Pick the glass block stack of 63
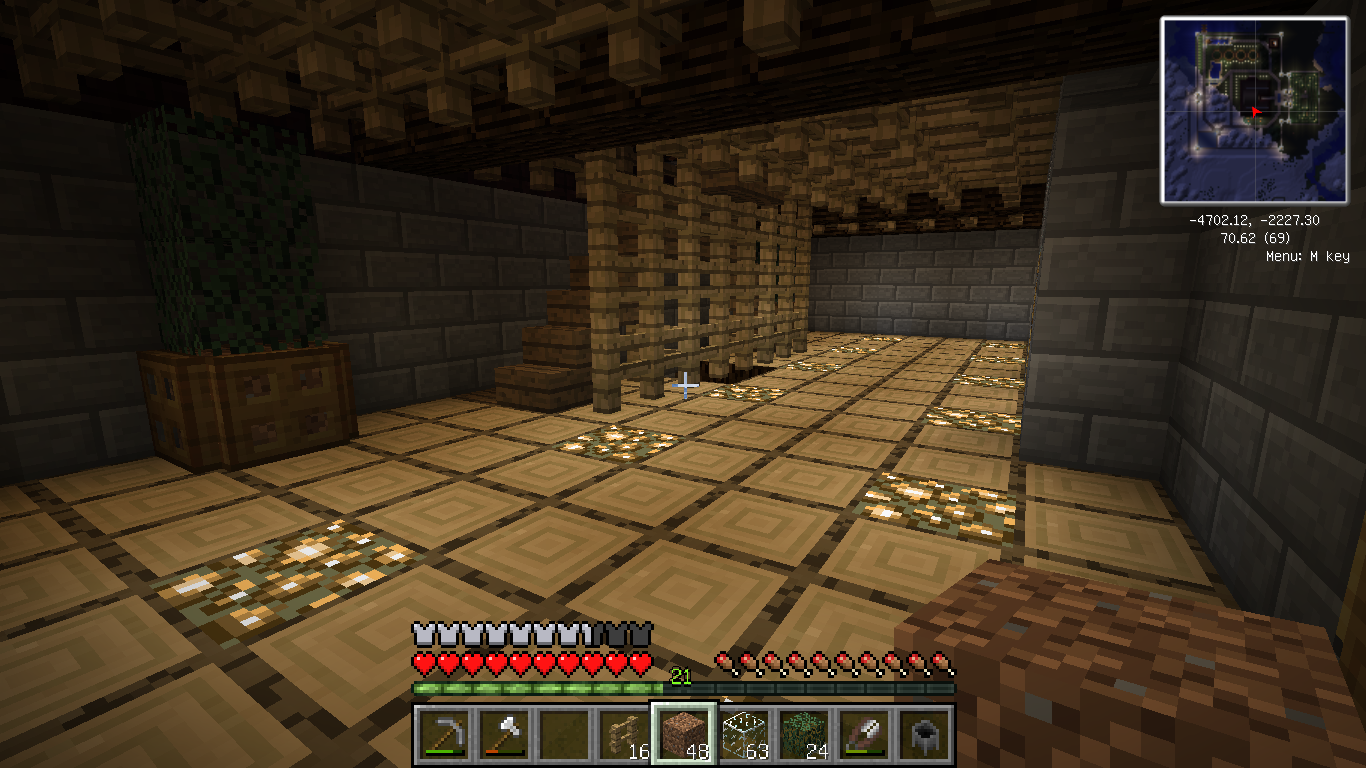The height and width of the screenshot is (768, 1366). click(x=744, y=735)
